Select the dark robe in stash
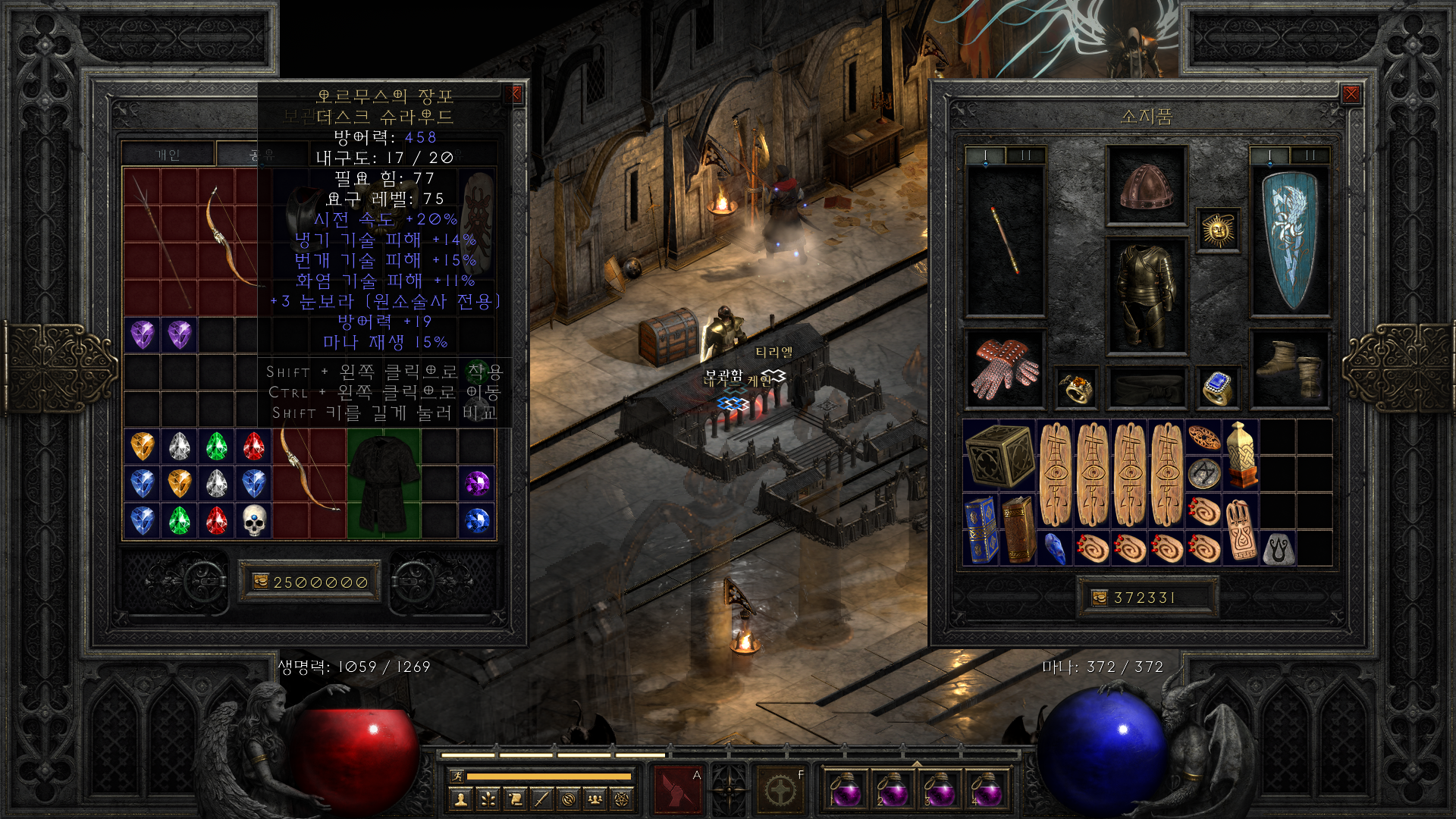1456x819 pixels. [x=384, y=484]
